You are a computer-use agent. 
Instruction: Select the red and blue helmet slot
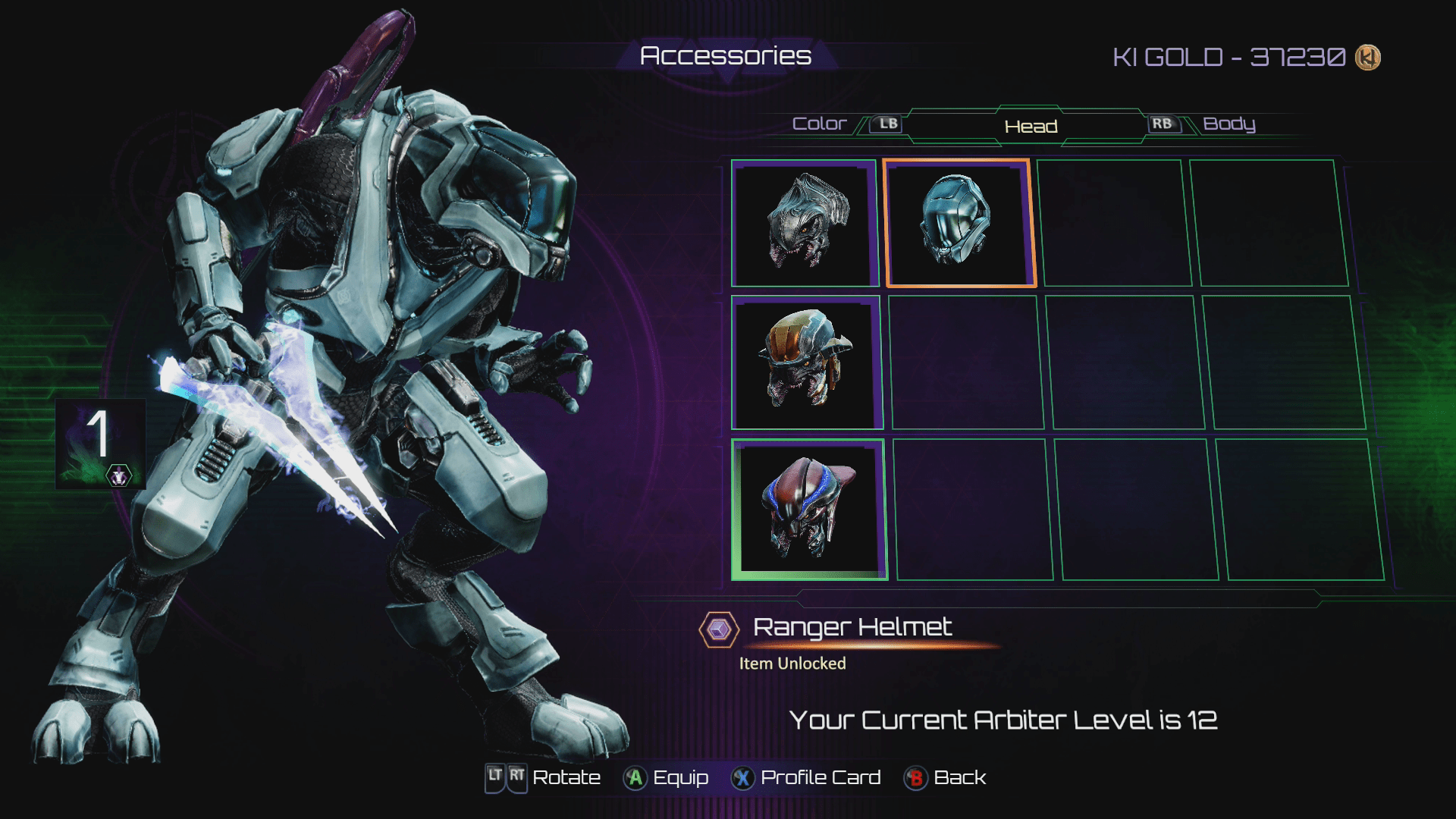pos(808,509)
